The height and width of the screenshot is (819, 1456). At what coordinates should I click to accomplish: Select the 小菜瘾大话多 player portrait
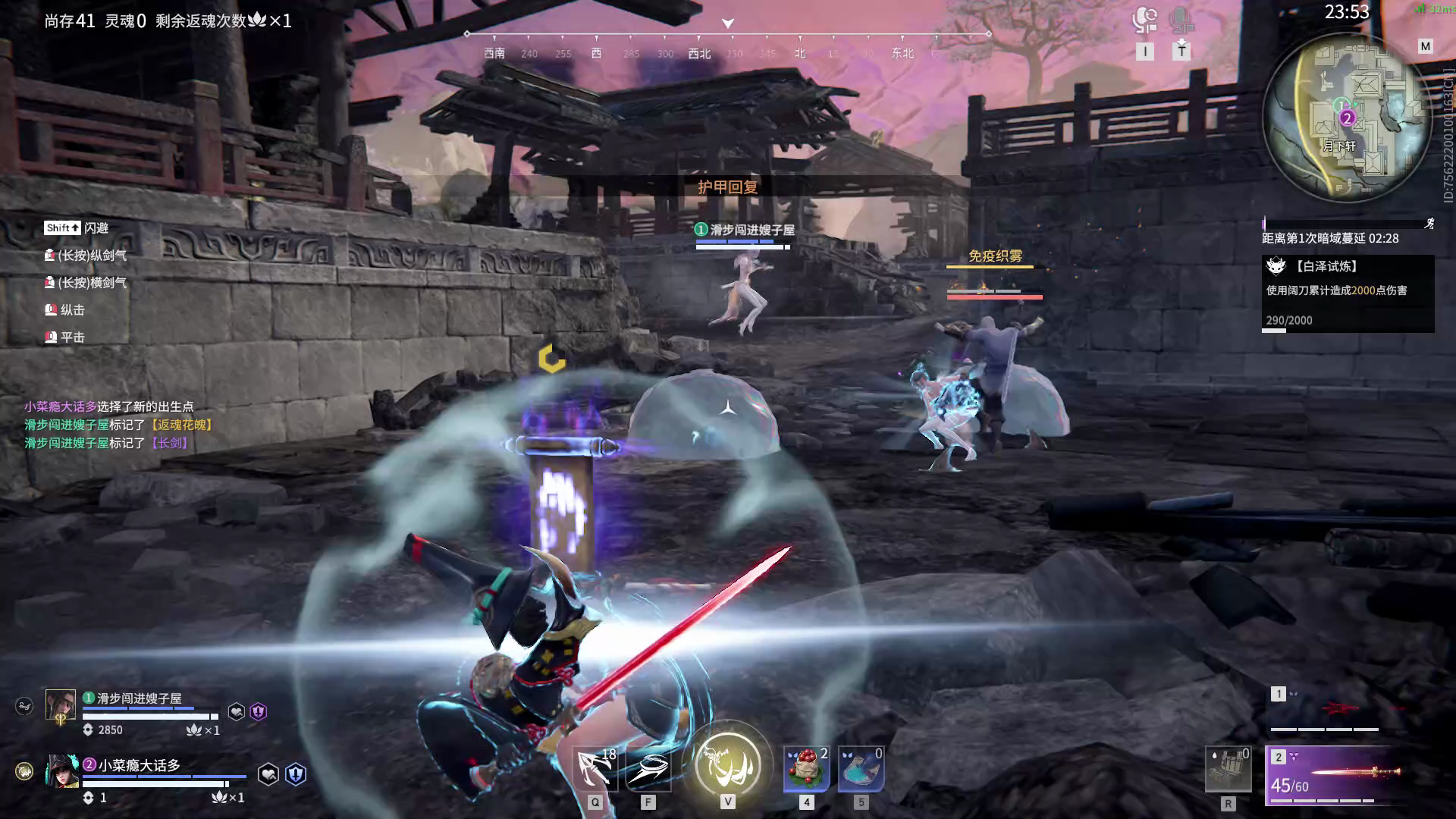(x=61, y=771)
